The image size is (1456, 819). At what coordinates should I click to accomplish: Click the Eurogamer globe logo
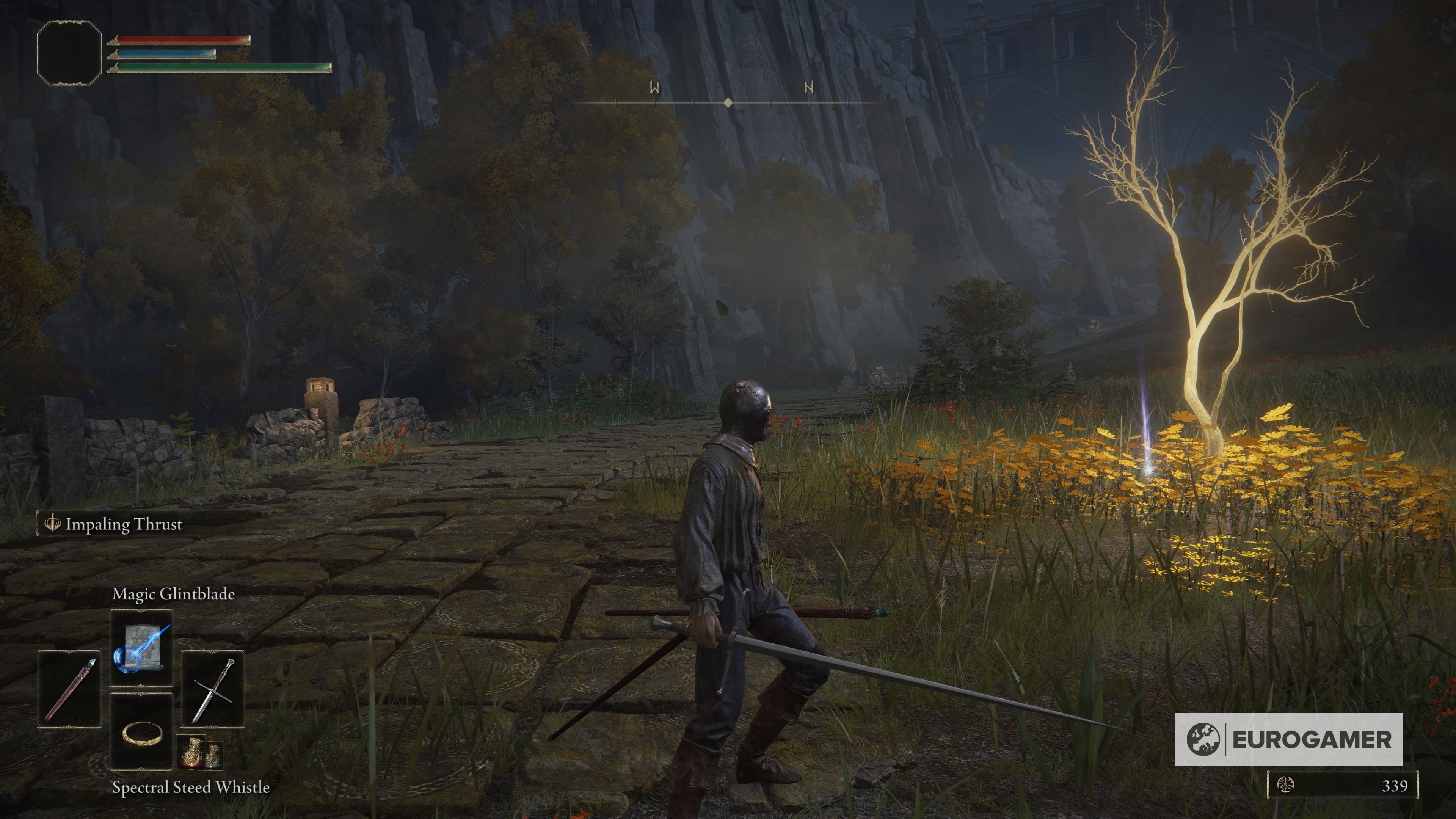[1204, 740]
